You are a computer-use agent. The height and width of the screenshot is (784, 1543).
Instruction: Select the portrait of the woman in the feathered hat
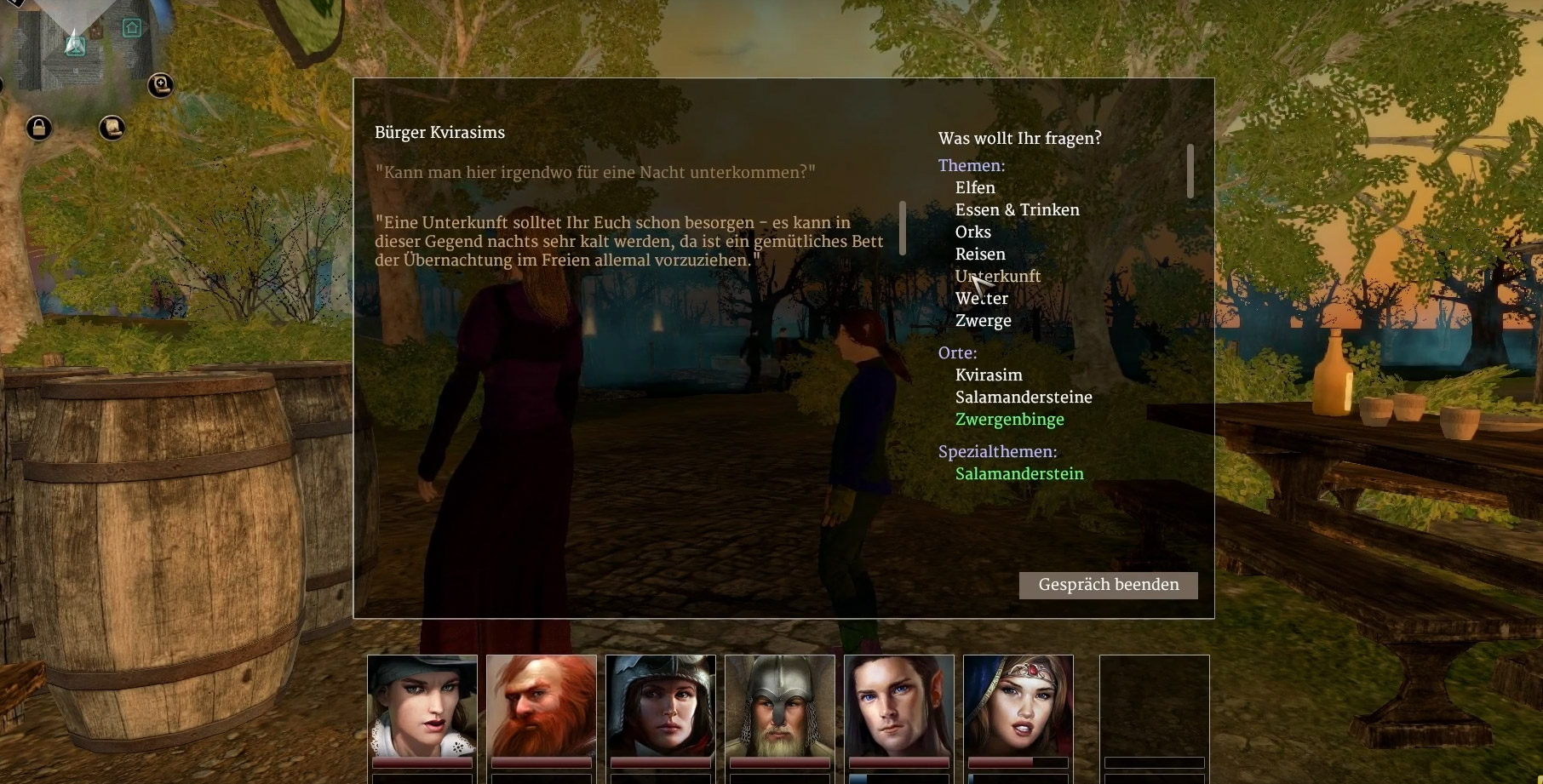pyautogui.click(x=422, y=706)
